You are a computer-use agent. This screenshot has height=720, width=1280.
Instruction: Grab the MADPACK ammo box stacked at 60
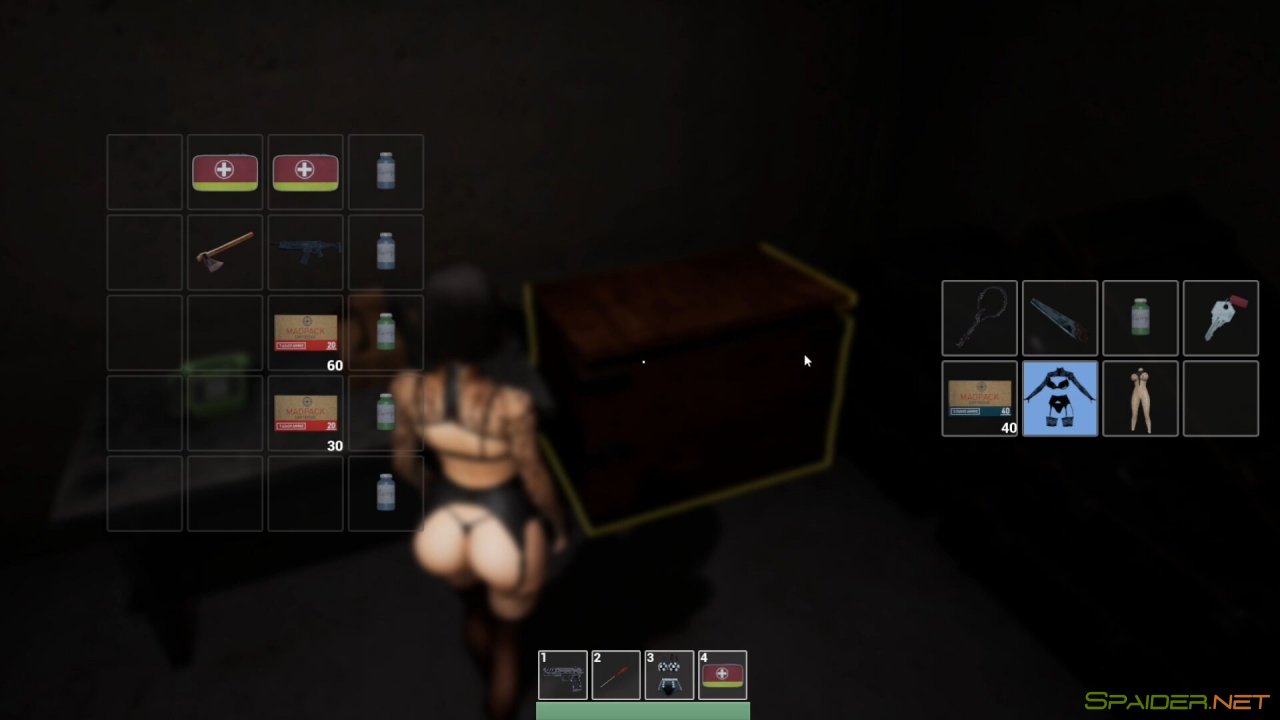click(x=305, y=331)
